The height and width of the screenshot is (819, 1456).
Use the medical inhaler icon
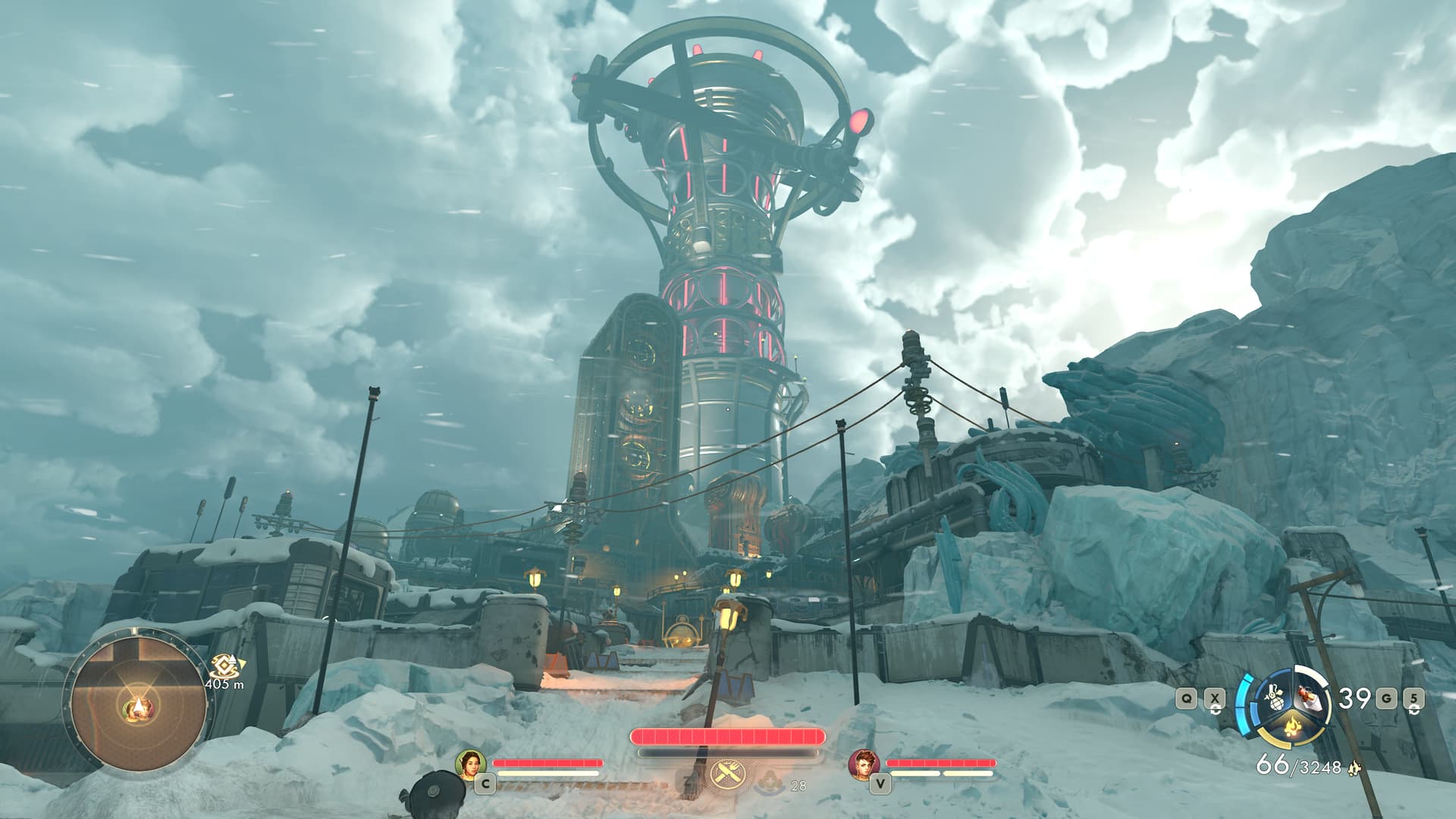tap(770, 781)
